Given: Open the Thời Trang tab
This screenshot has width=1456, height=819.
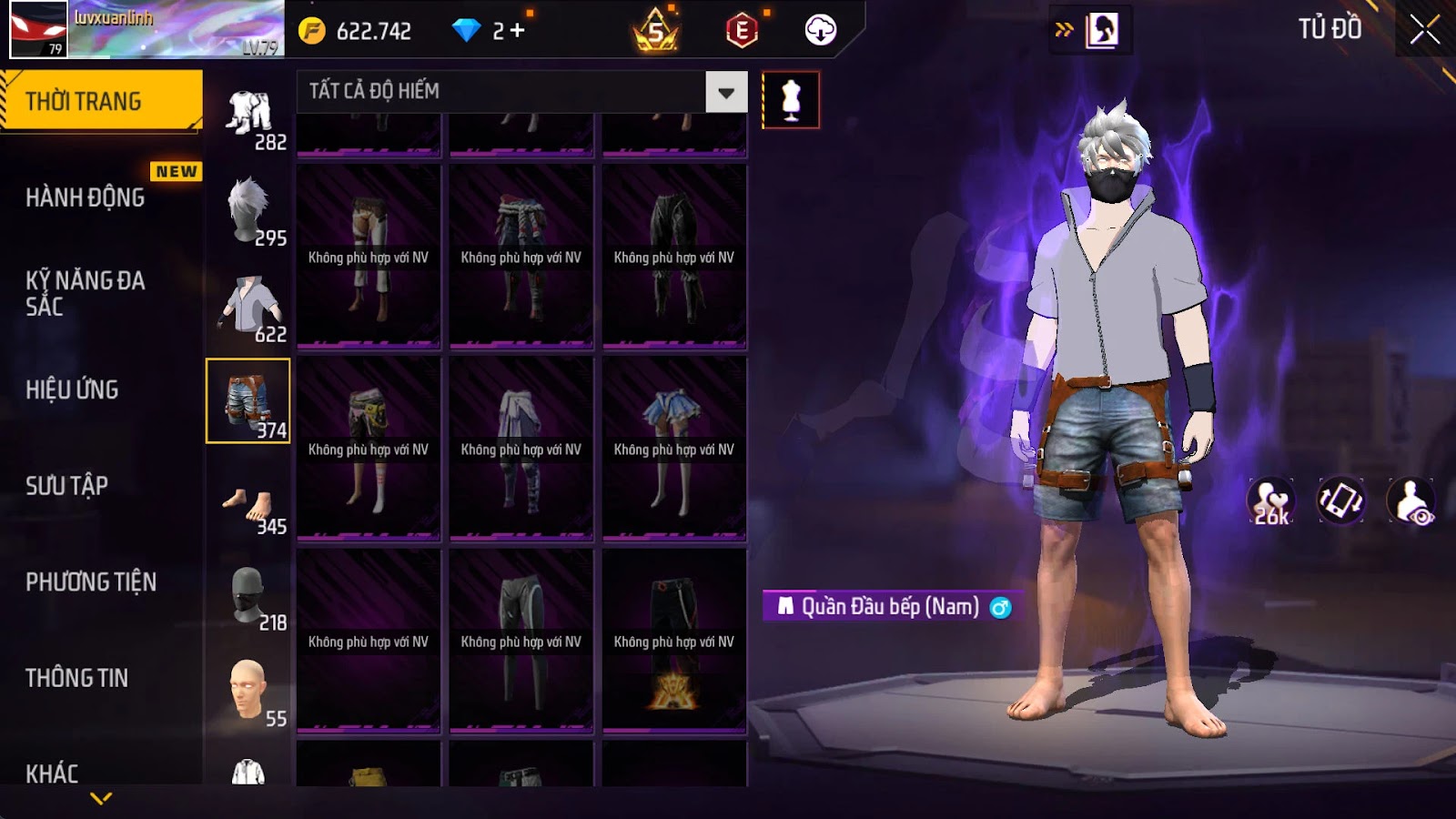Looking at the screenshot, I should (x=101, y=100).
